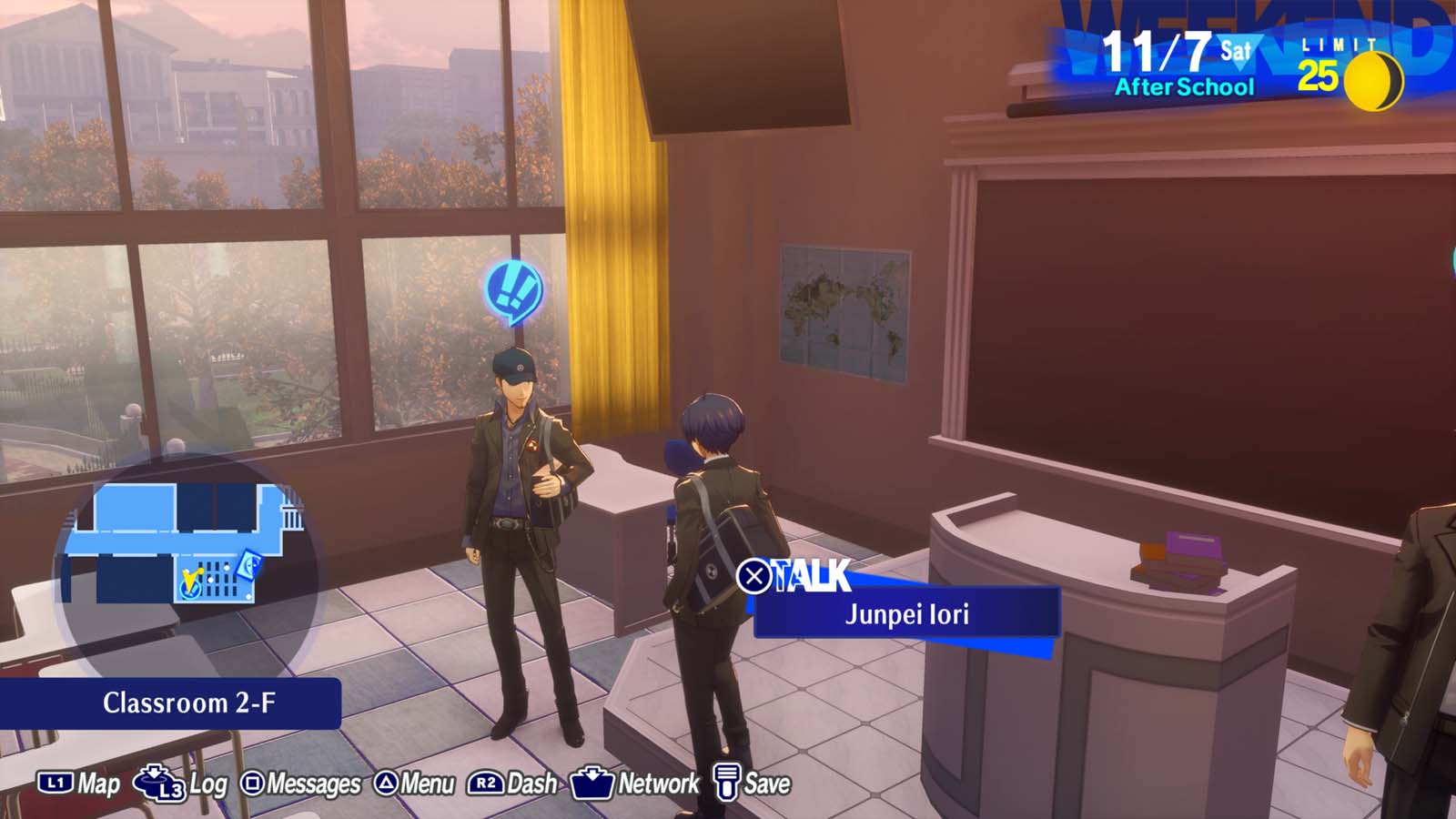Screen dimensions: 1456x819
Task: Select the stairs icon on the minimap
Action: (x=292, y=516)
